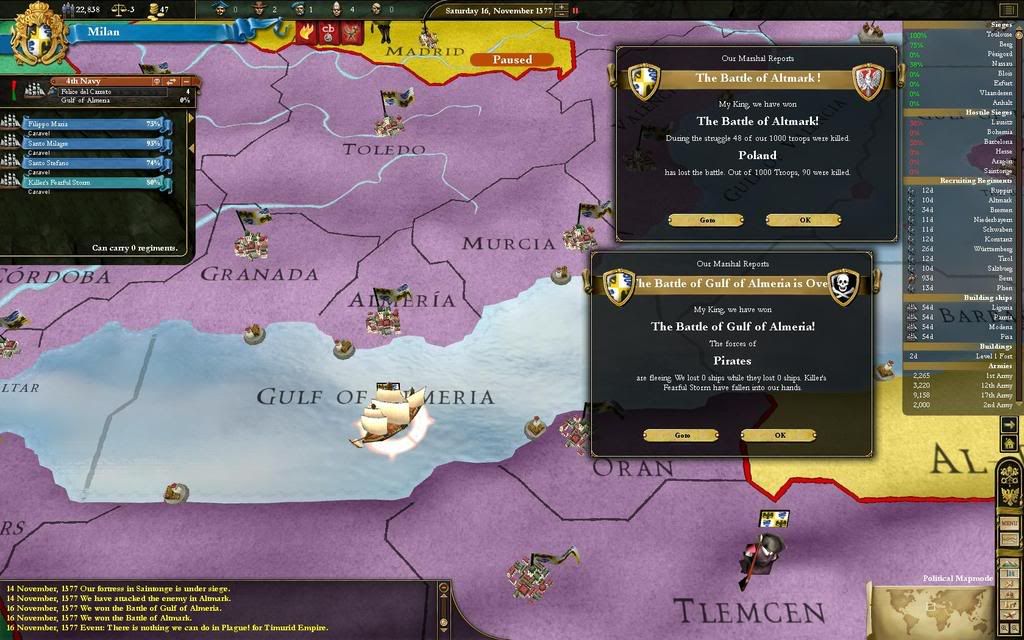Go to the Battle of Altmark location
This screenshot has height=640, width=1024.
click(706, 220)
